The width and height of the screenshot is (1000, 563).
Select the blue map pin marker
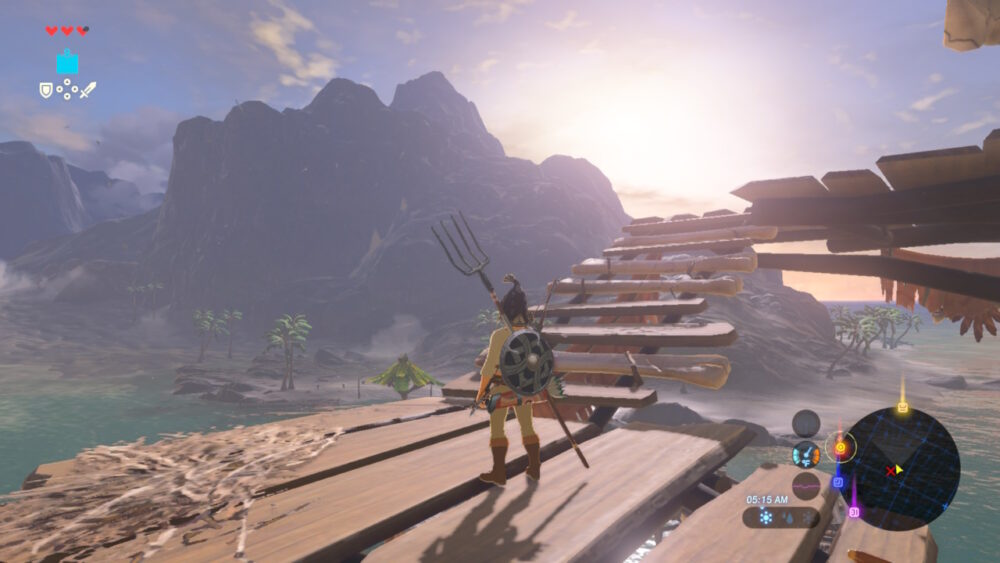pos(838,481)
